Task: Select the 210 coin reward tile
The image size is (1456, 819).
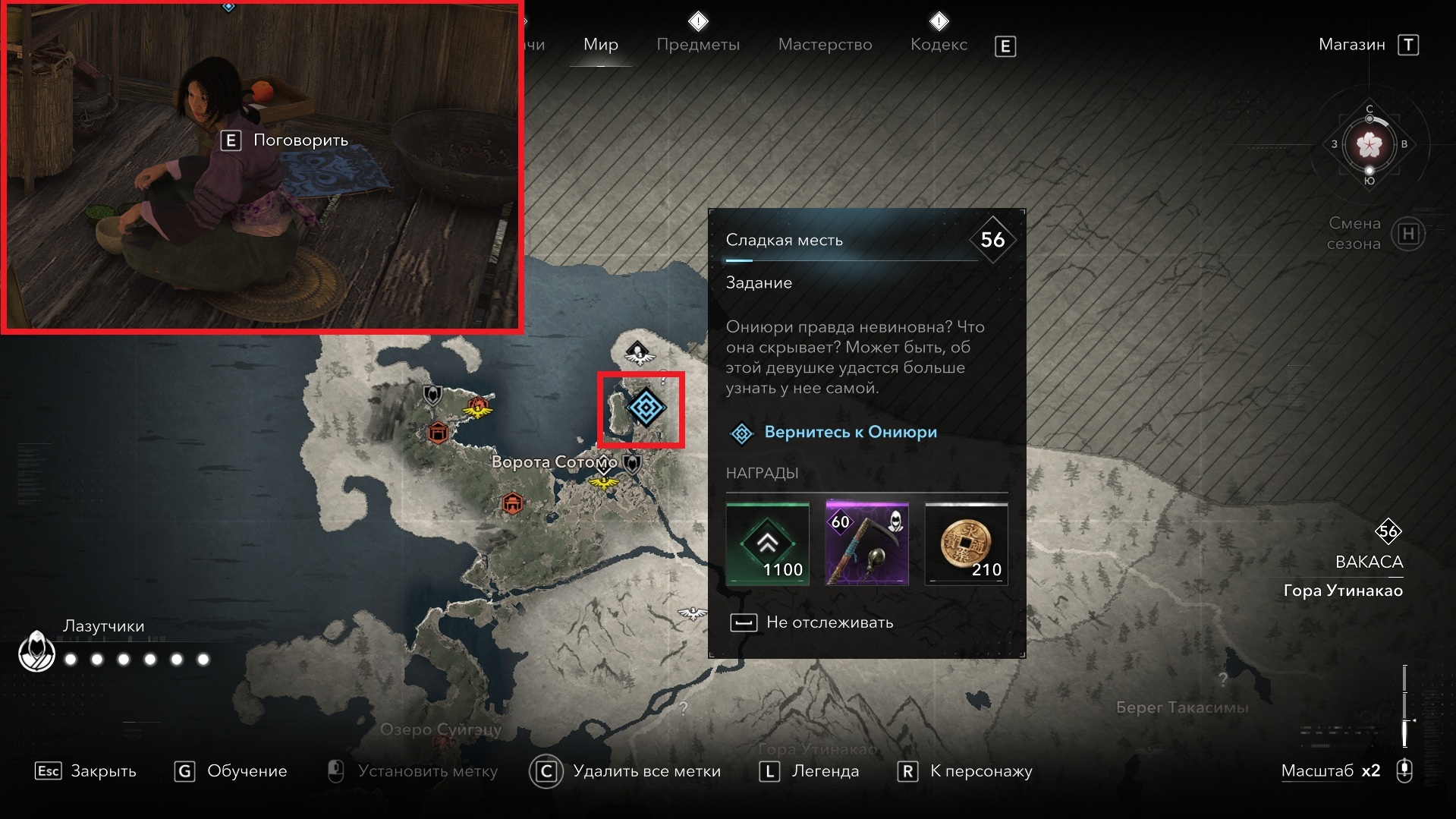Action: click(x=966, y=543)
